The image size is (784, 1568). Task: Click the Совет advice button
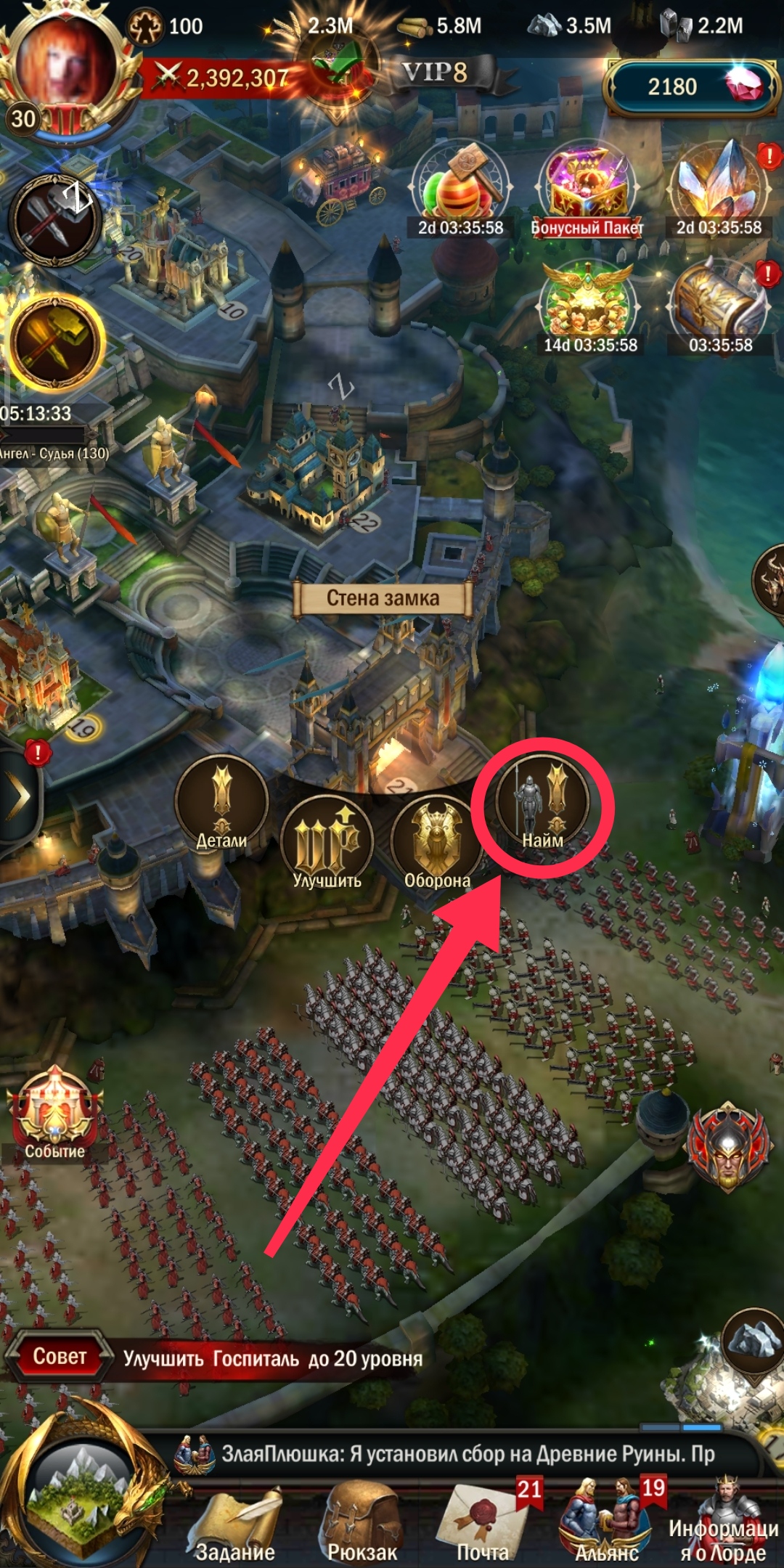[x=60, y=1356]
